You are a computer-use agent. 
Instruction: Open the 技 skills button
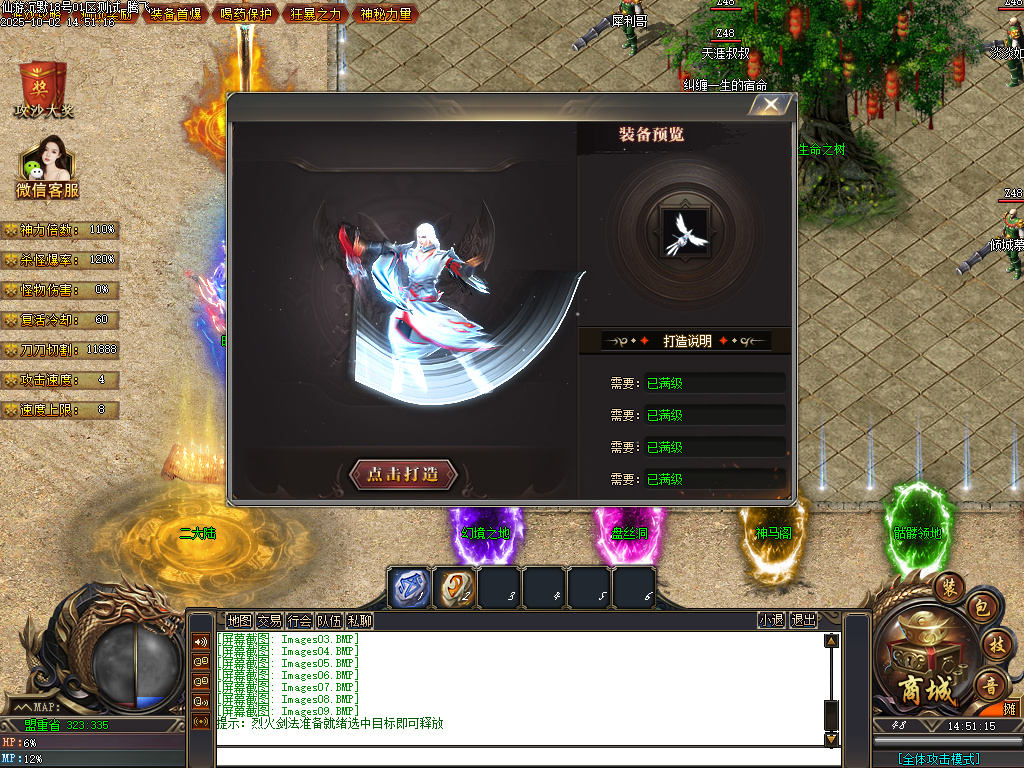pos(994,643)
